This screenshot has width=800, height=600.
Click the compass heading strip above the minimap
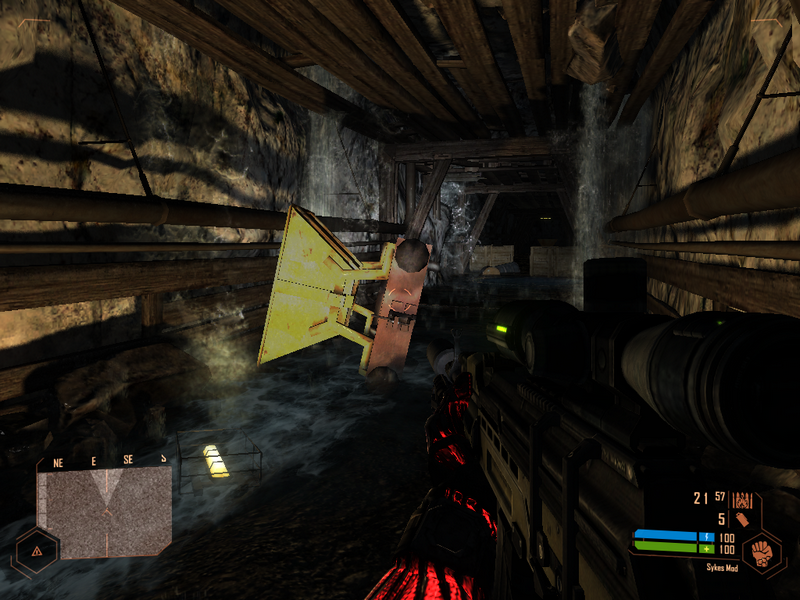click(x=104, y=462)
